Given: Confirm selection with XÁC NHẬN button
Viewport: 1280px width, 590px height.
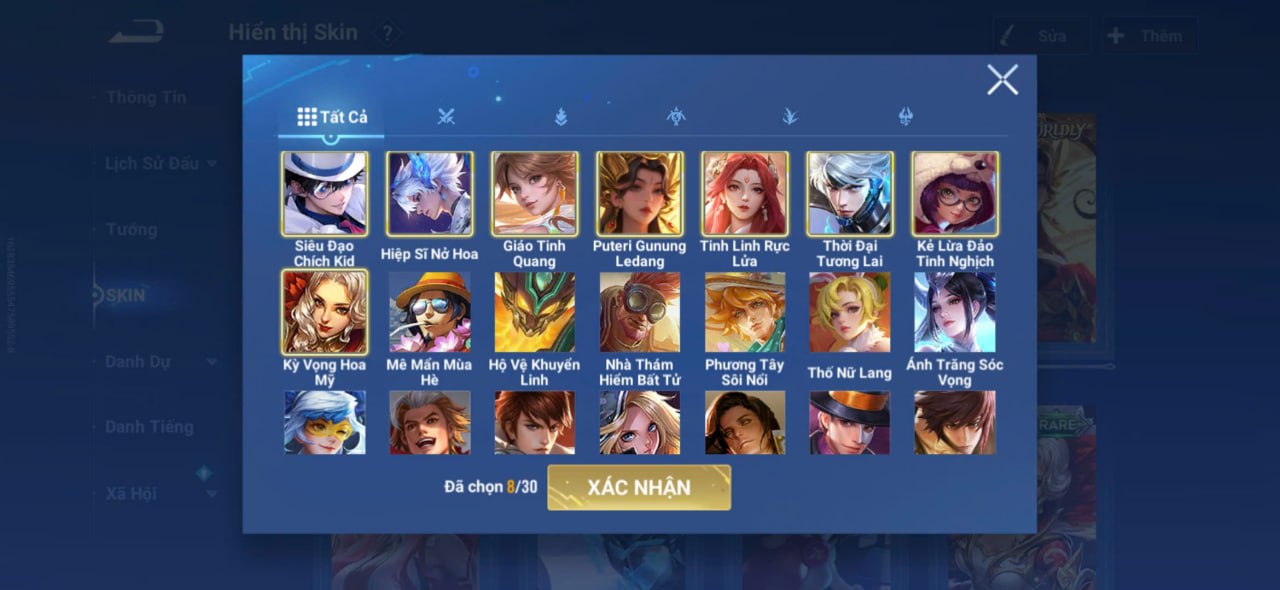Looking at the screenshot, I should (639, 487).
